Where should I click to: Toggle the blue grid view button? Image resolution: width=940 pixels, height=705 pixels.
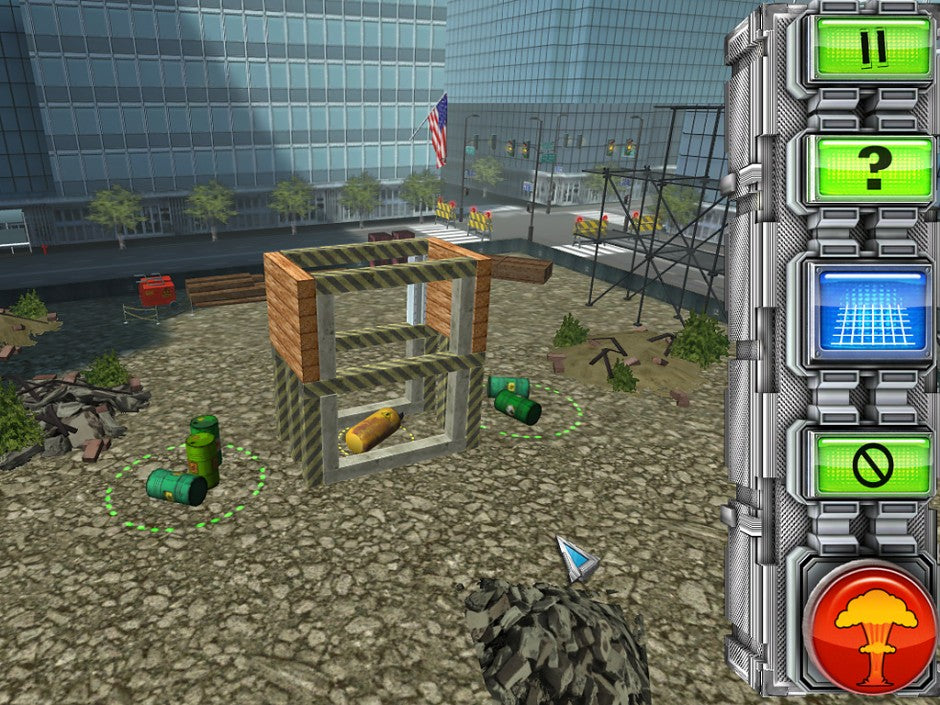pos(872,312)
